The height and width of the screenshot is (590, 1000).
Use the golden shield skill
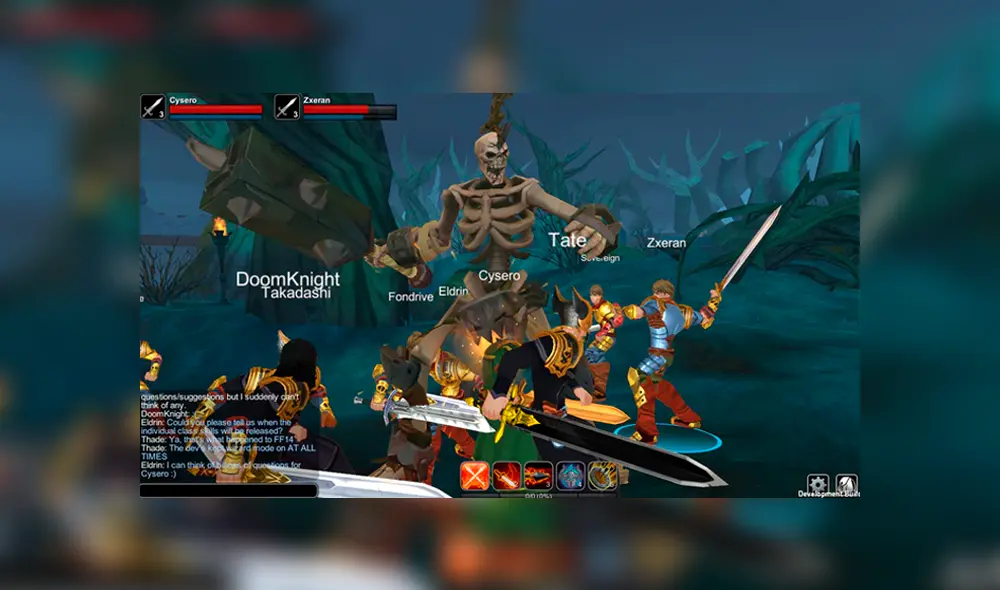tap(601, 476)
